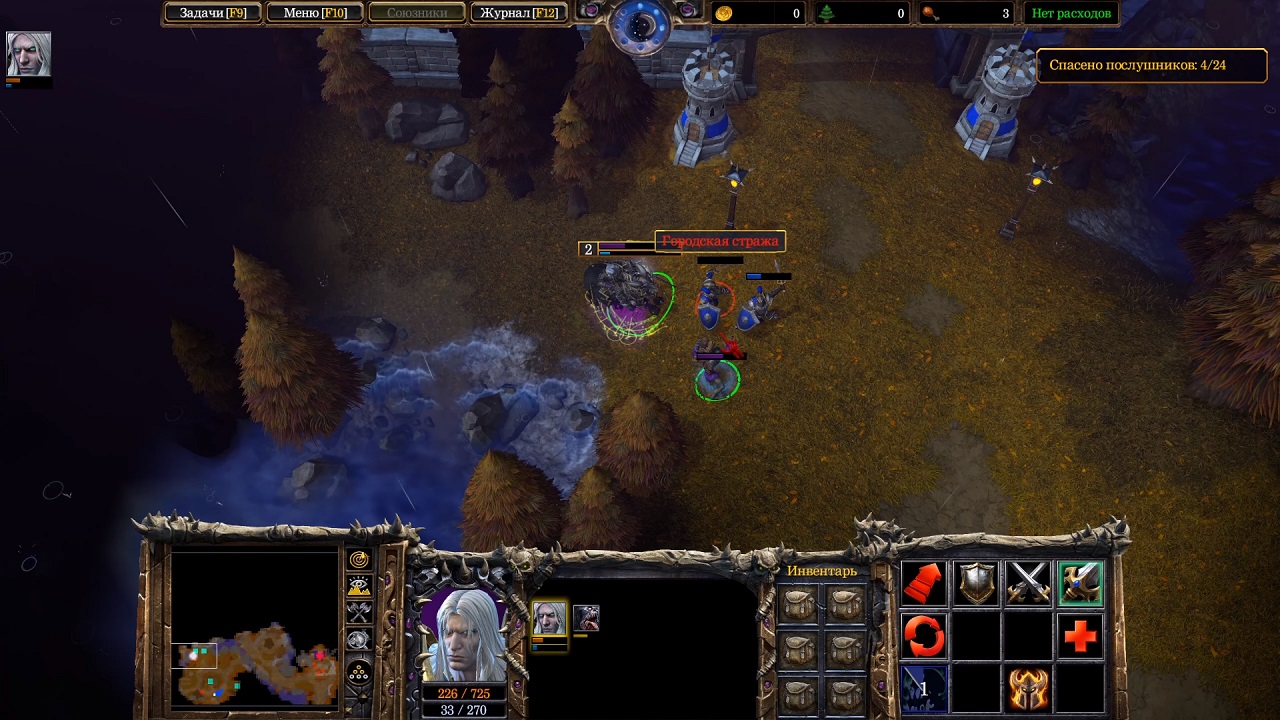
Task: Activate the blue ability showing cooldown 1
Action: point(923,689)
